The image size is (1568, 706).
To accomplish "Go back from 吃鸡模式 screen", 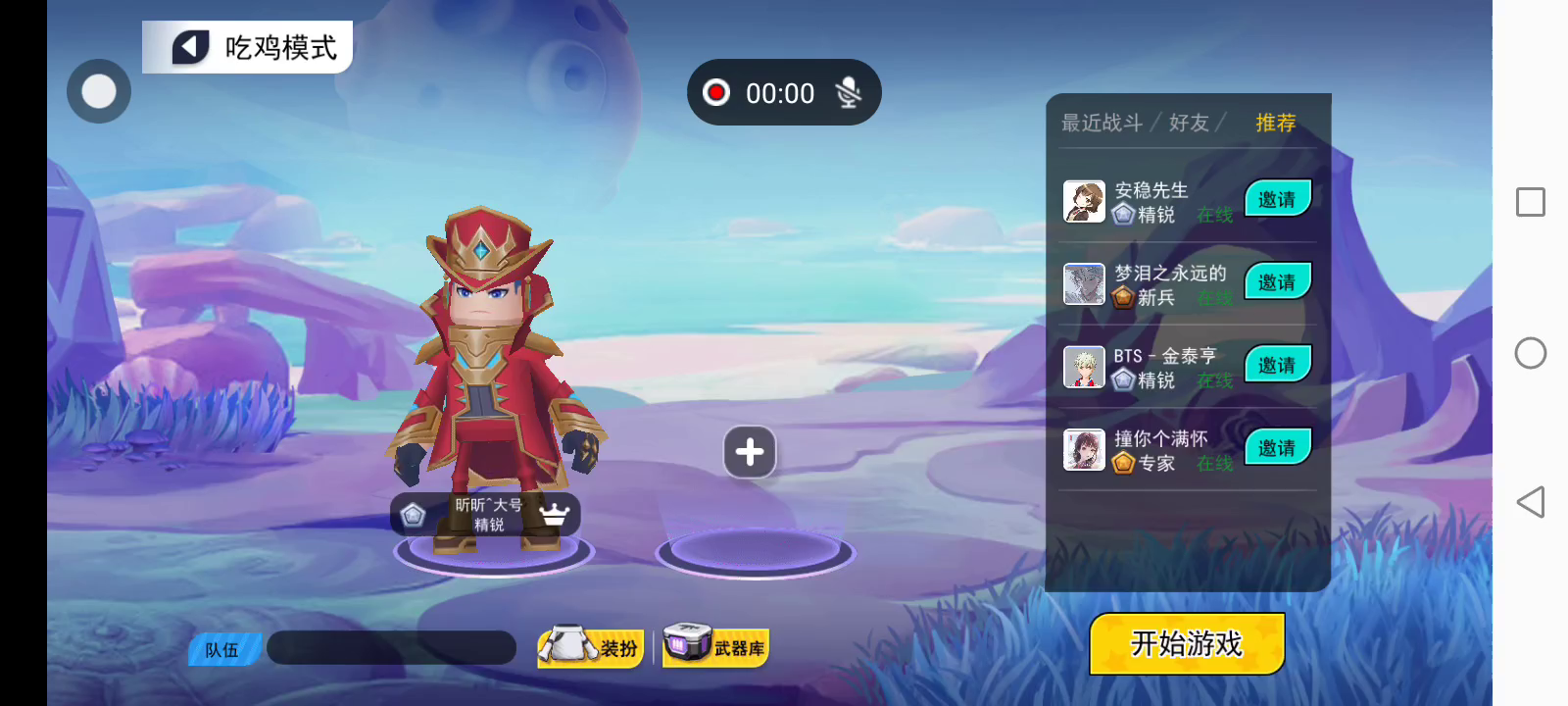I will (192, 47).
